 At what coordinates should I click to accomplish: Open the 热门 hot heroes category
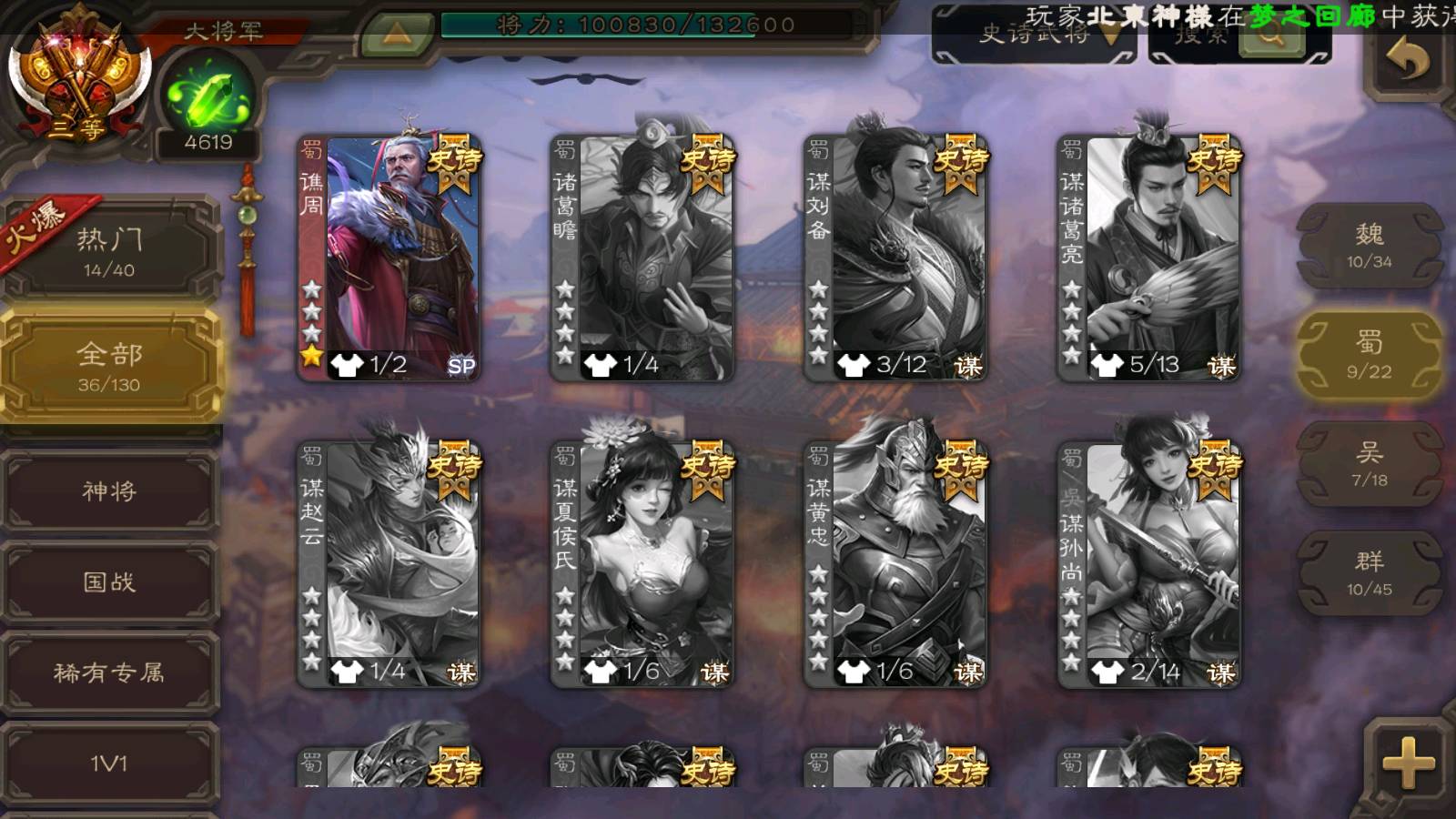(x=109, y=251)
